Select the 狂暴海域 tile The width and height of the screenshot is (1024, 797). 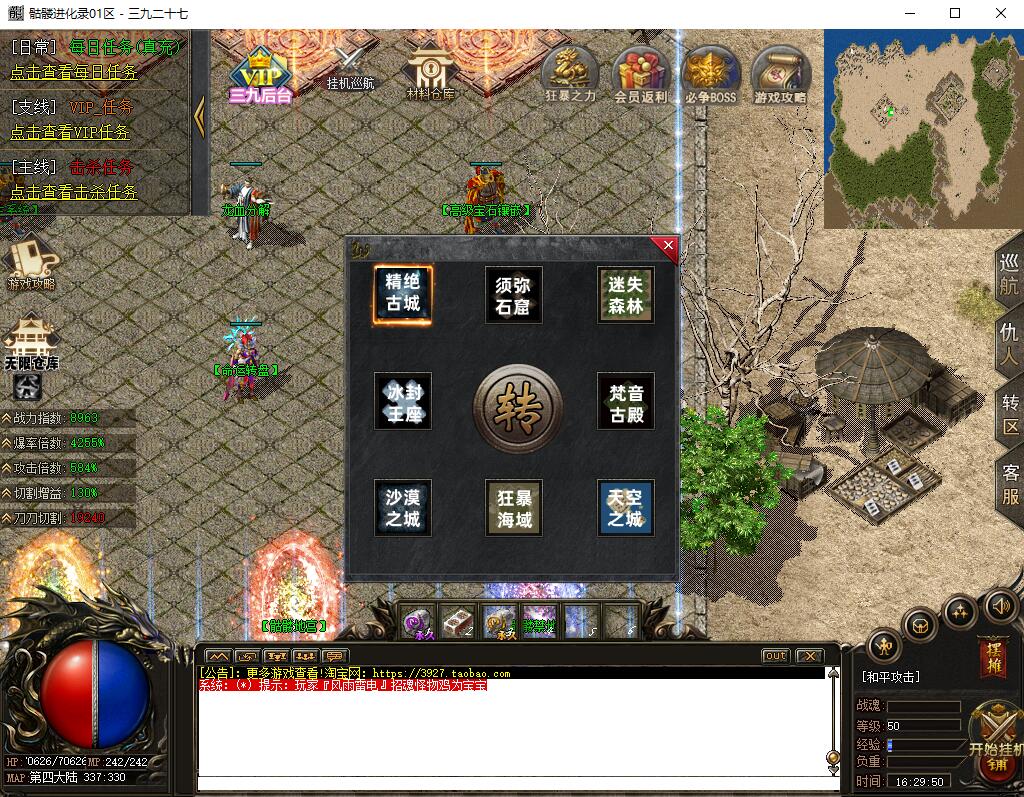coord(514,508)
